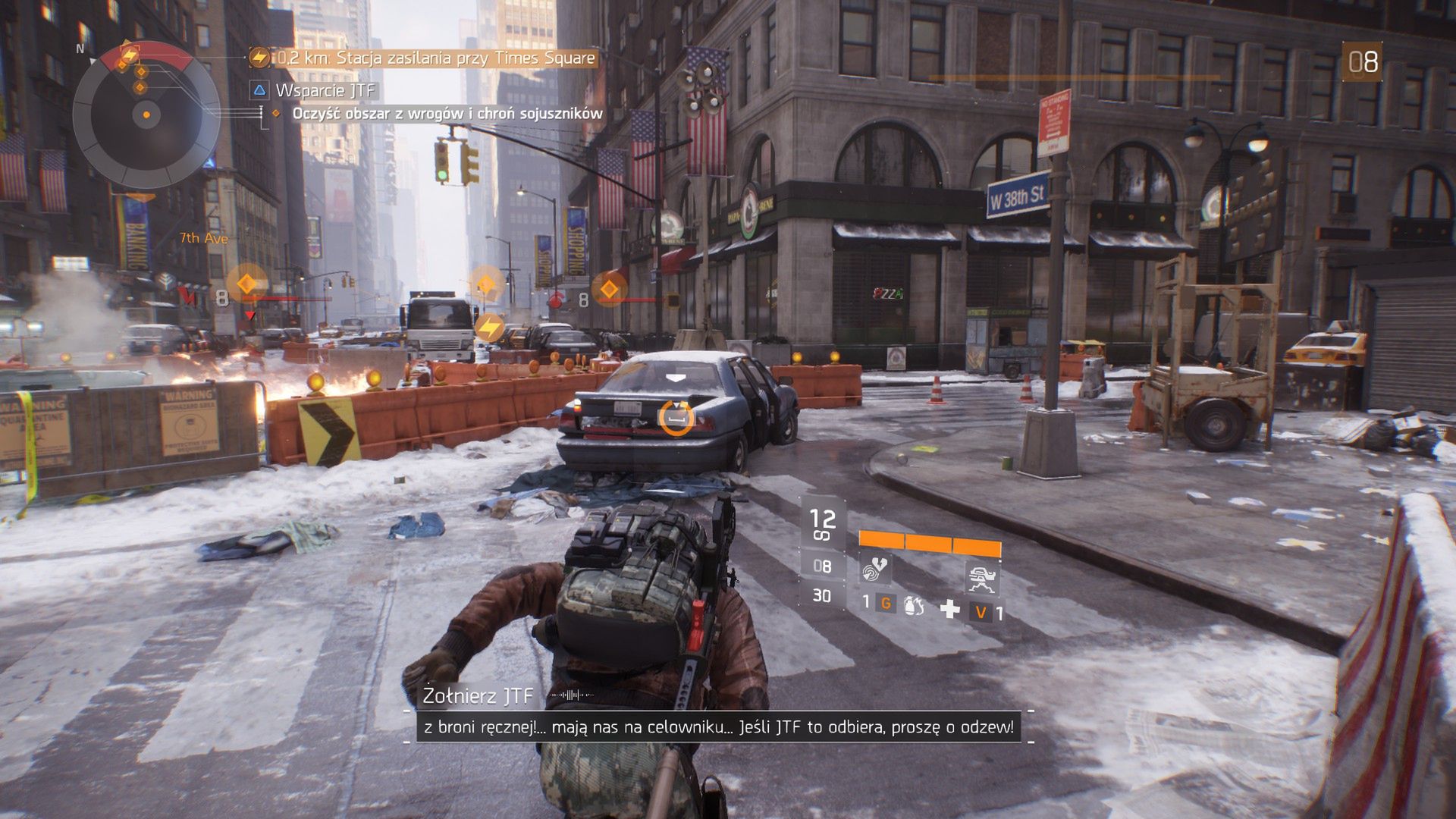Image resolution: width=1456 pixels, height=819 pixels.
Task: Click the G grenade slot keybind box
Action: (886, 605)
